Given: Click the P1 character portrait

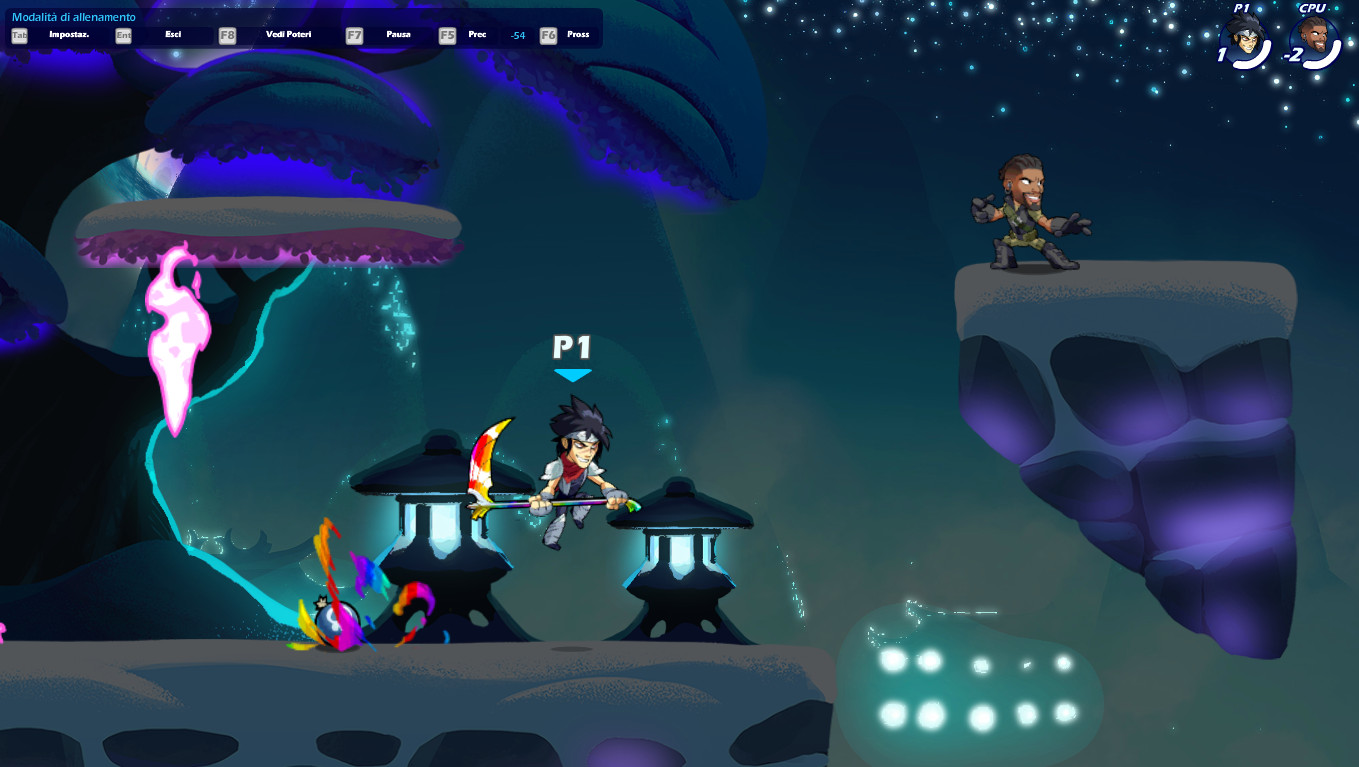Looking at the screenshot, I should pyautogui.click(x=1243, y=40).
